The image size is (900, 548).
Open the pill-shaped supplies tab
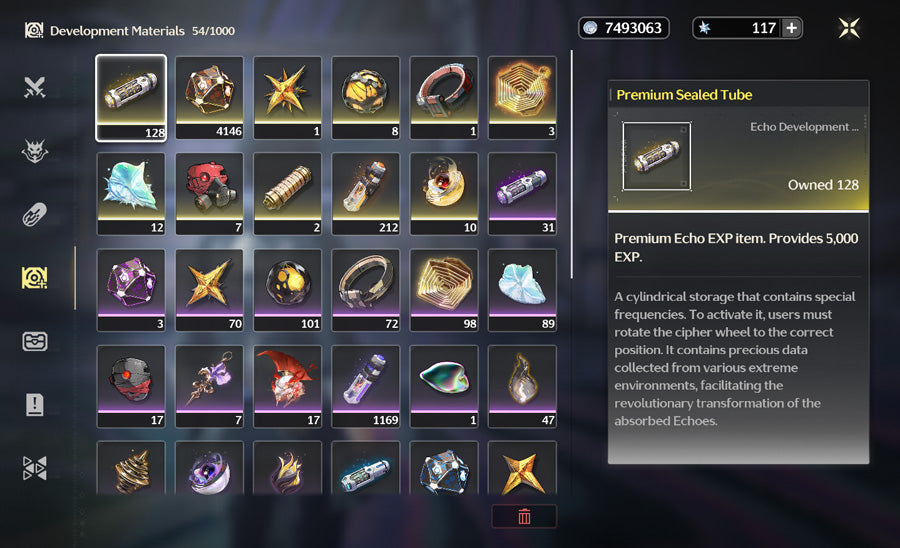point(35,215)
